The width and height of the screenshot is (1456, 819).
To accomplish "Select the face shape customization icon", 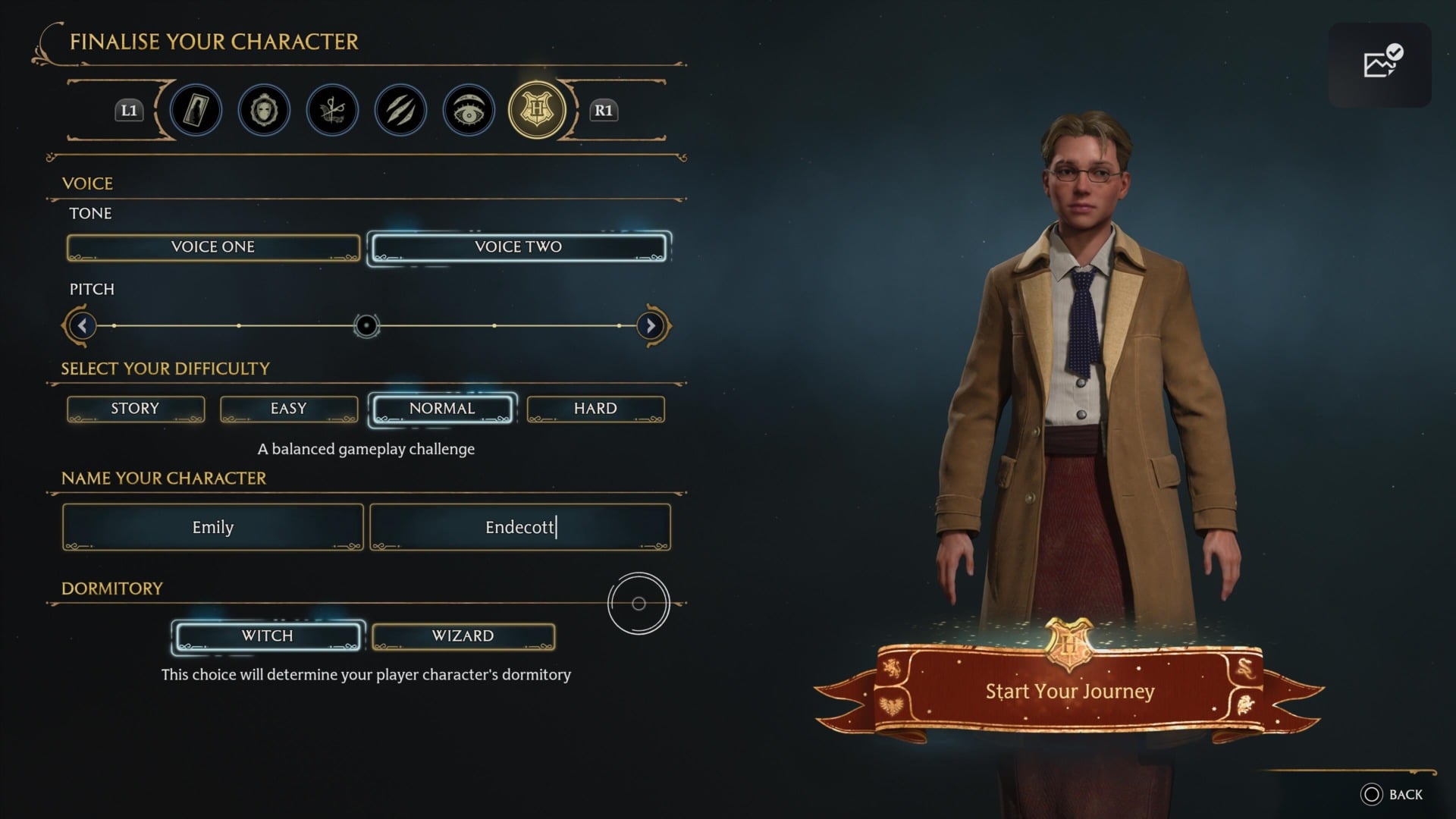I will pyautogui.click(x=264, y=110).
